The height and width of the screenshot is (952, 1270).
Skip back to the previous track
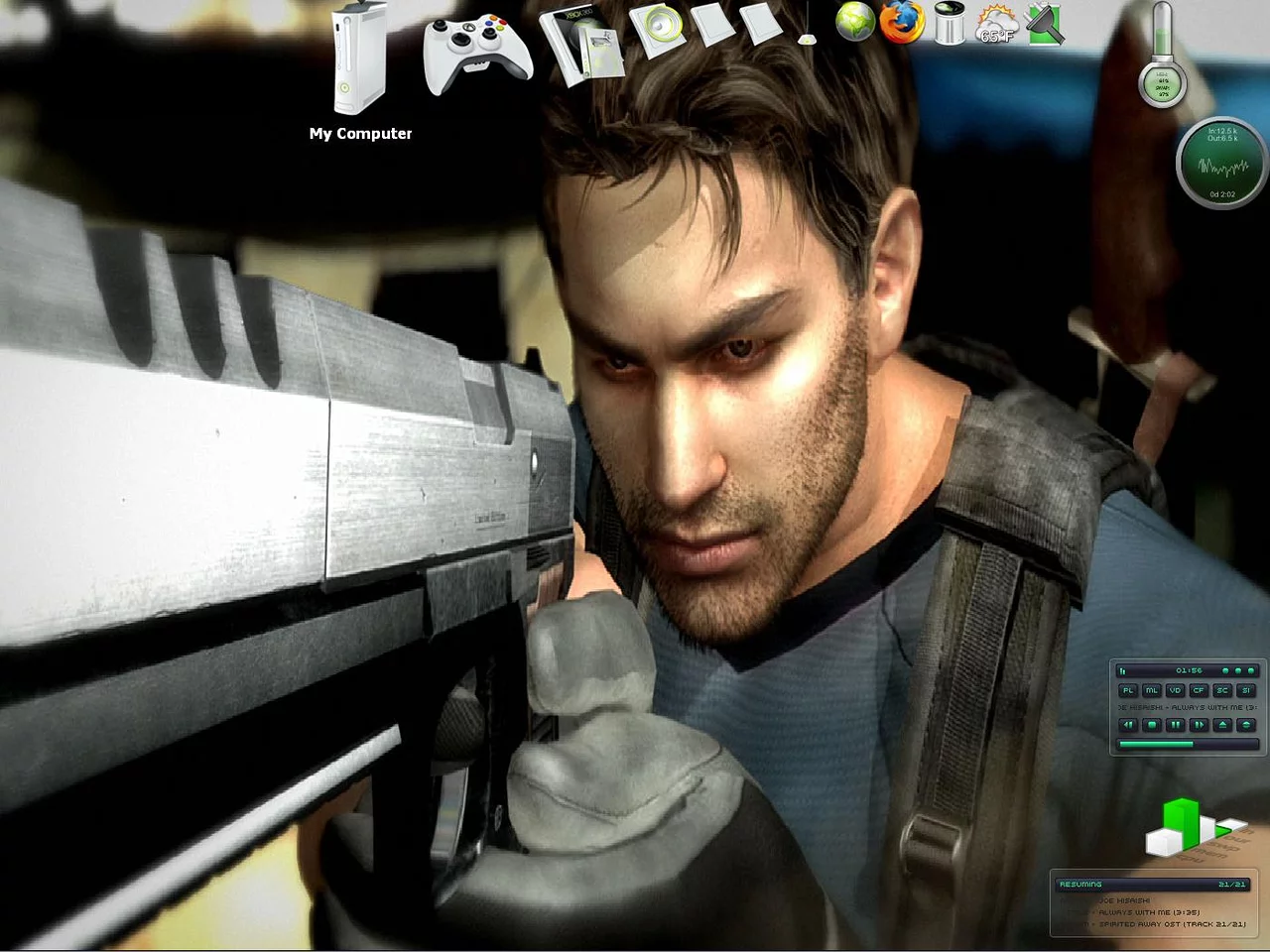click(1128, 725)
